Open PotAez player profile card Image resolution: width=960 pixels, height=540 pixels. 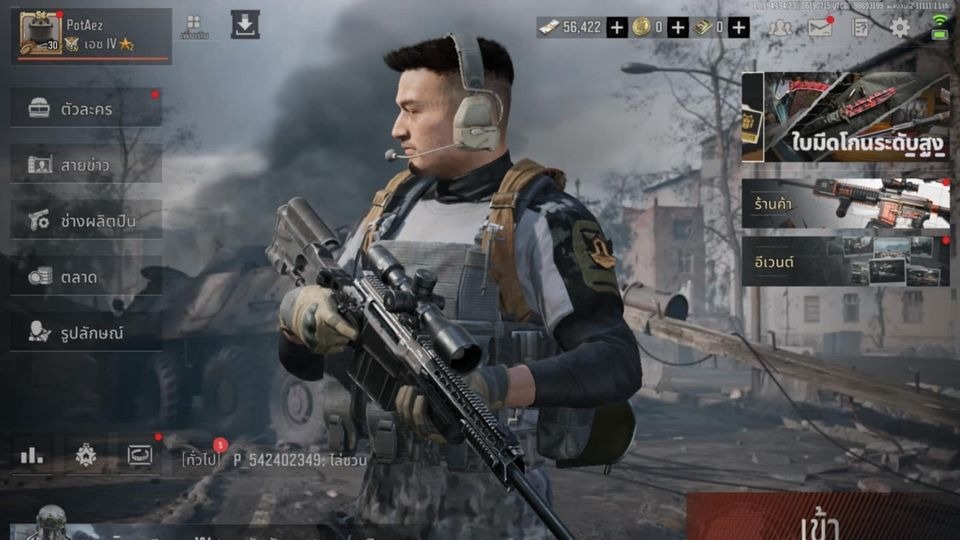pos(90,36)
